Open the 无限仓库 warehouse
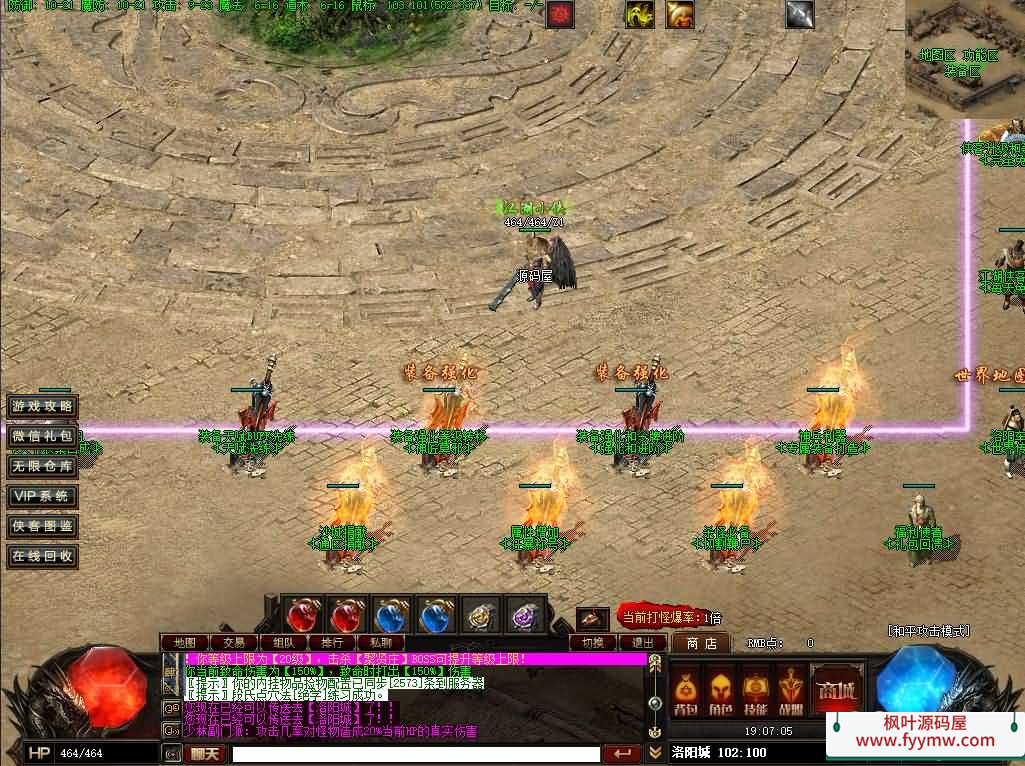 [42, 466]
